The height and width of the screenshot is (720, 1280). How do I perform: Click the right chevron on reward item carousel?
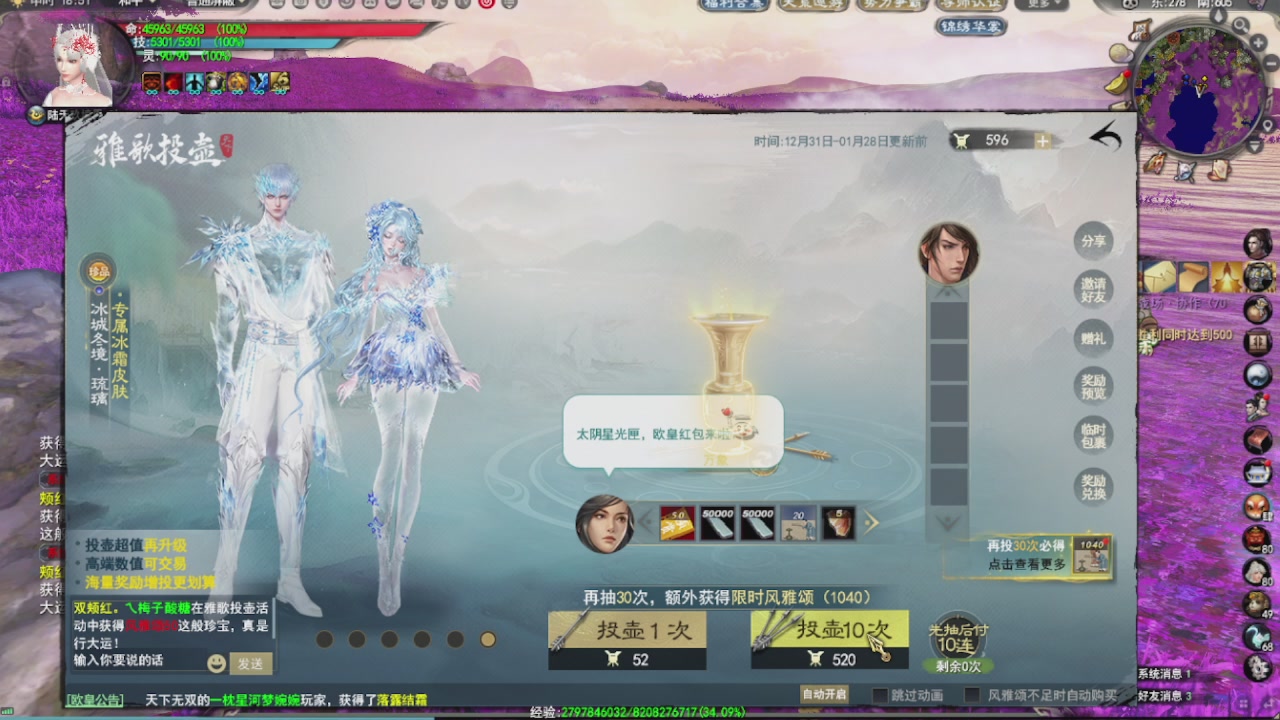click(872, 523)
